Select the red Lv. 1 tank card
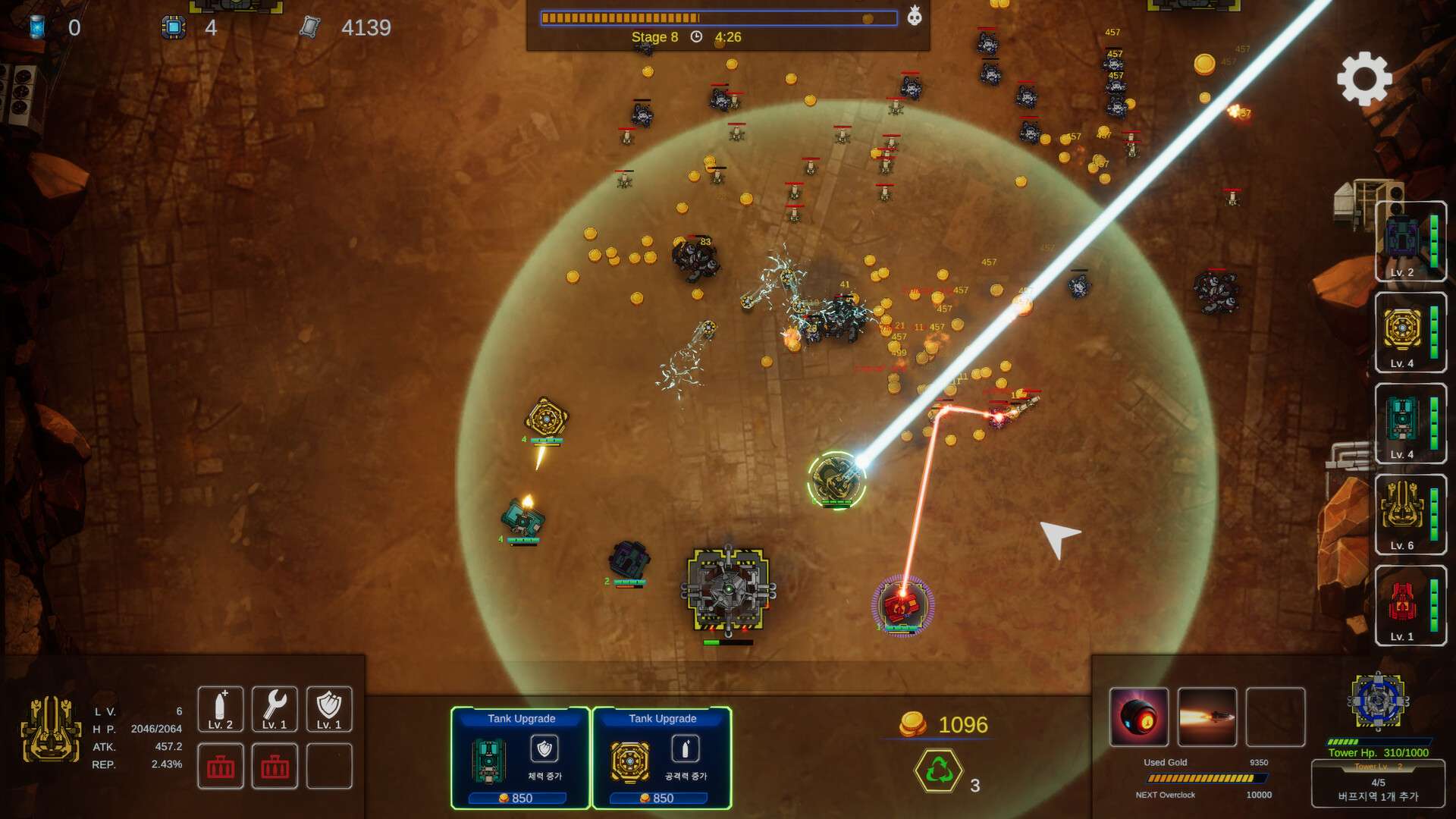The width and height of the screenshot is (1456, 819). pos(1410,605)
